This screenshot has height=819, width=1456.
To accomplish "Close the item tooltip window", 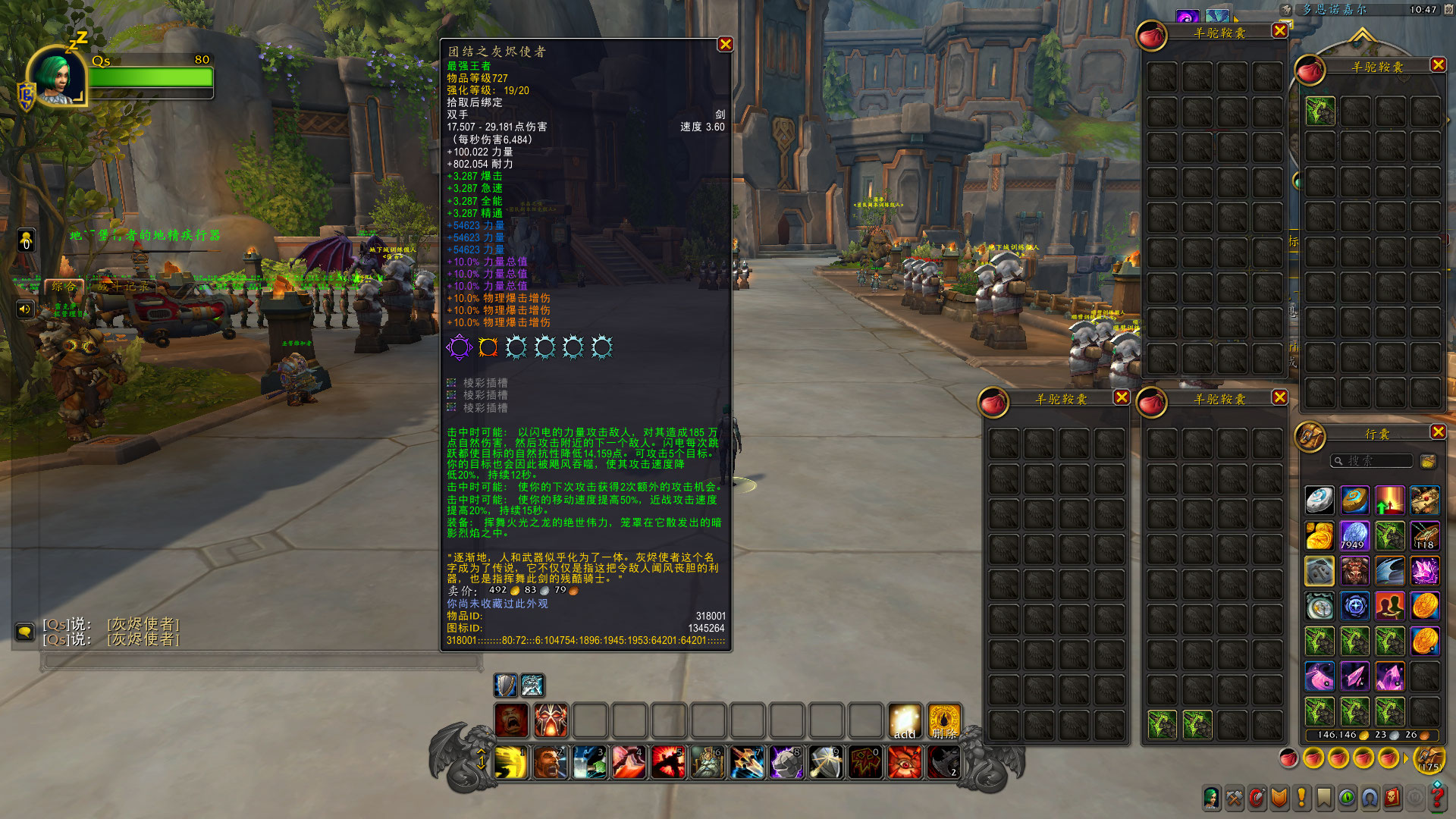I will point(725,45).
